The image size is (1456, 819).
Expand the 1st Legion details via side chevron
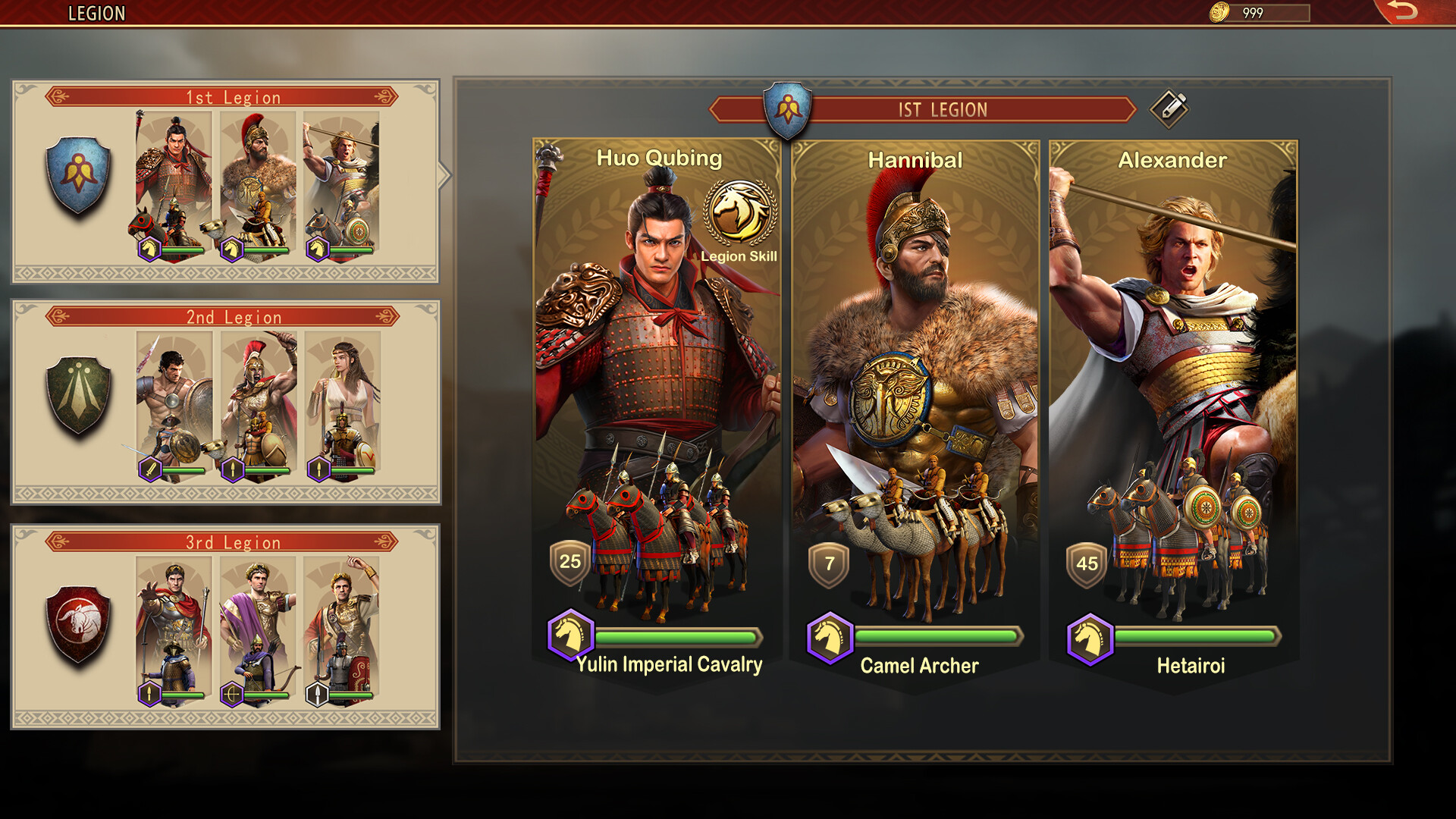pos(443,173)
